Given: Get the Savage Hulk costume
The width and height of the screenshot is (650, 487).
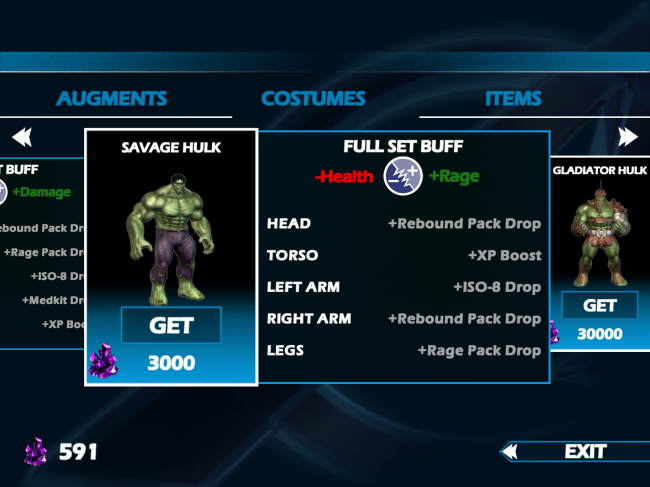Looking at the screenshot, I should coord(171,325).
